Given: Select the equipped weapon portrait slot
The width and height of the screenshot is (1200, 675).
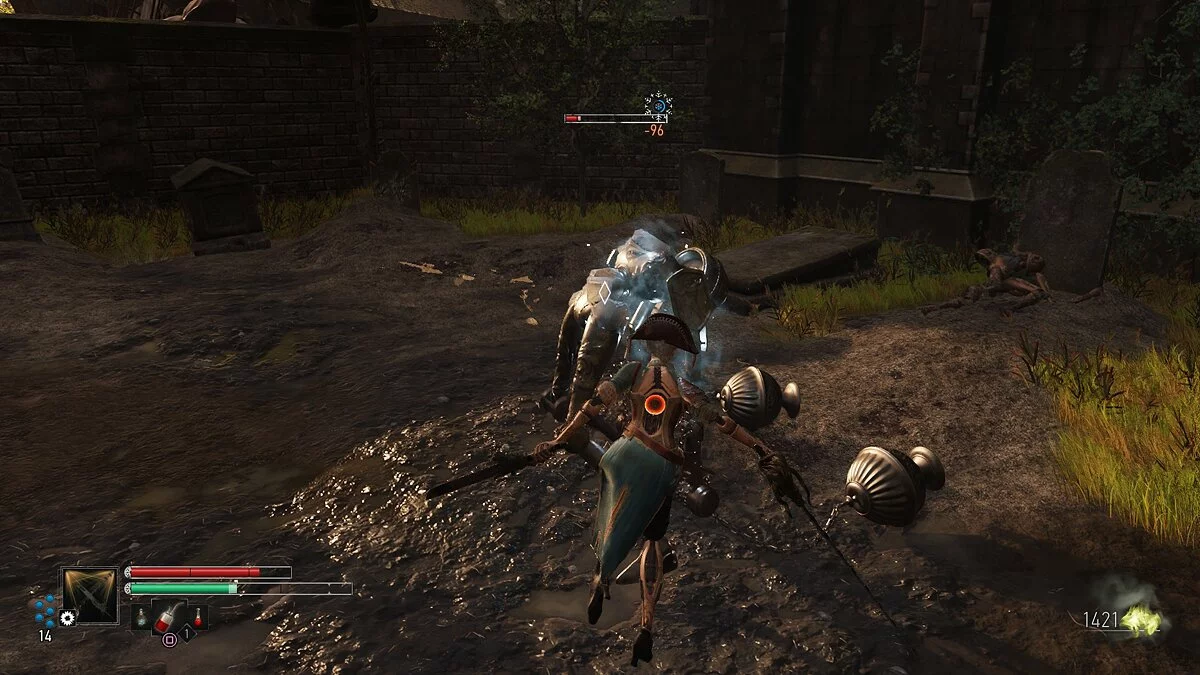Looking at the screenshot, I should 90,596.
